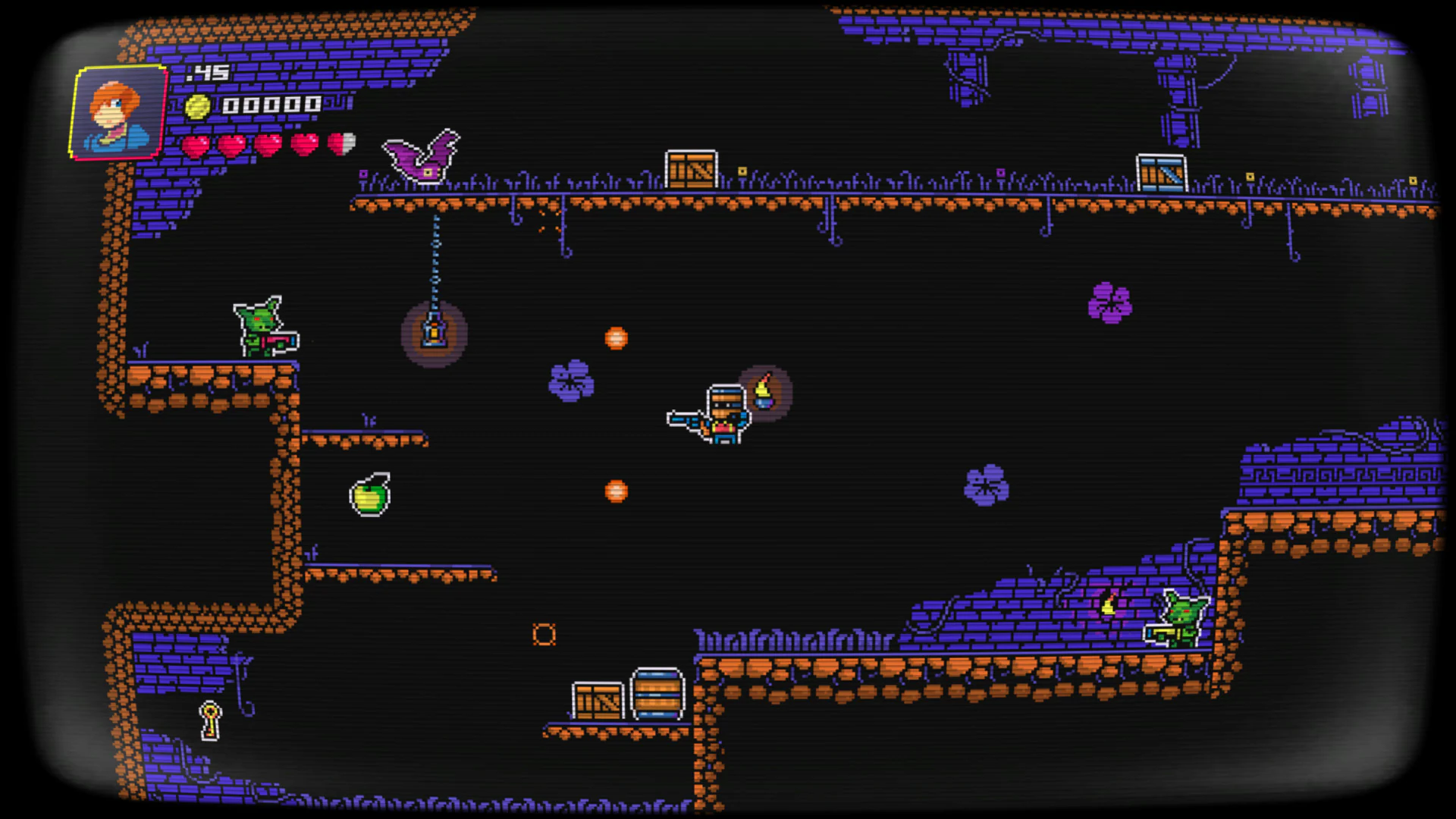Select the yellow coin icon in the HUD

[197, 105]
